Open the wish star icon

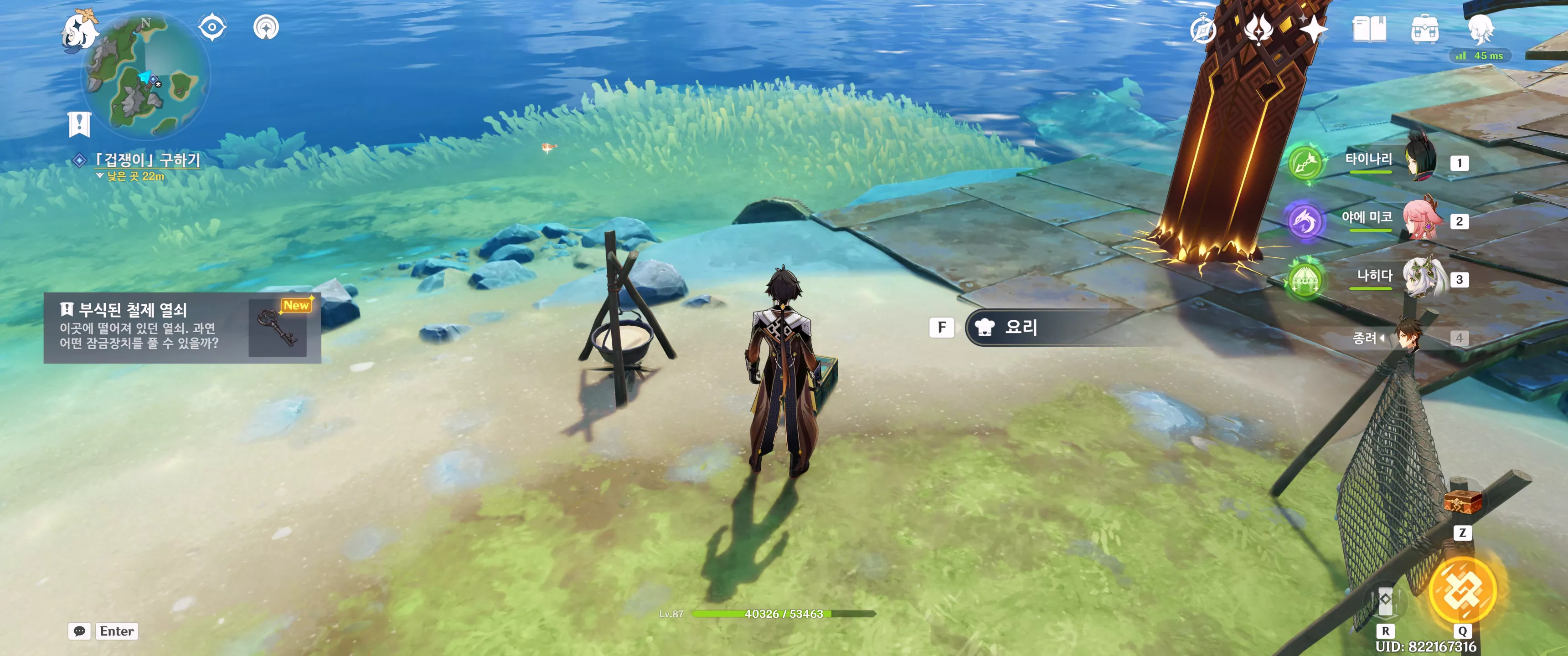click(1313, 29)
